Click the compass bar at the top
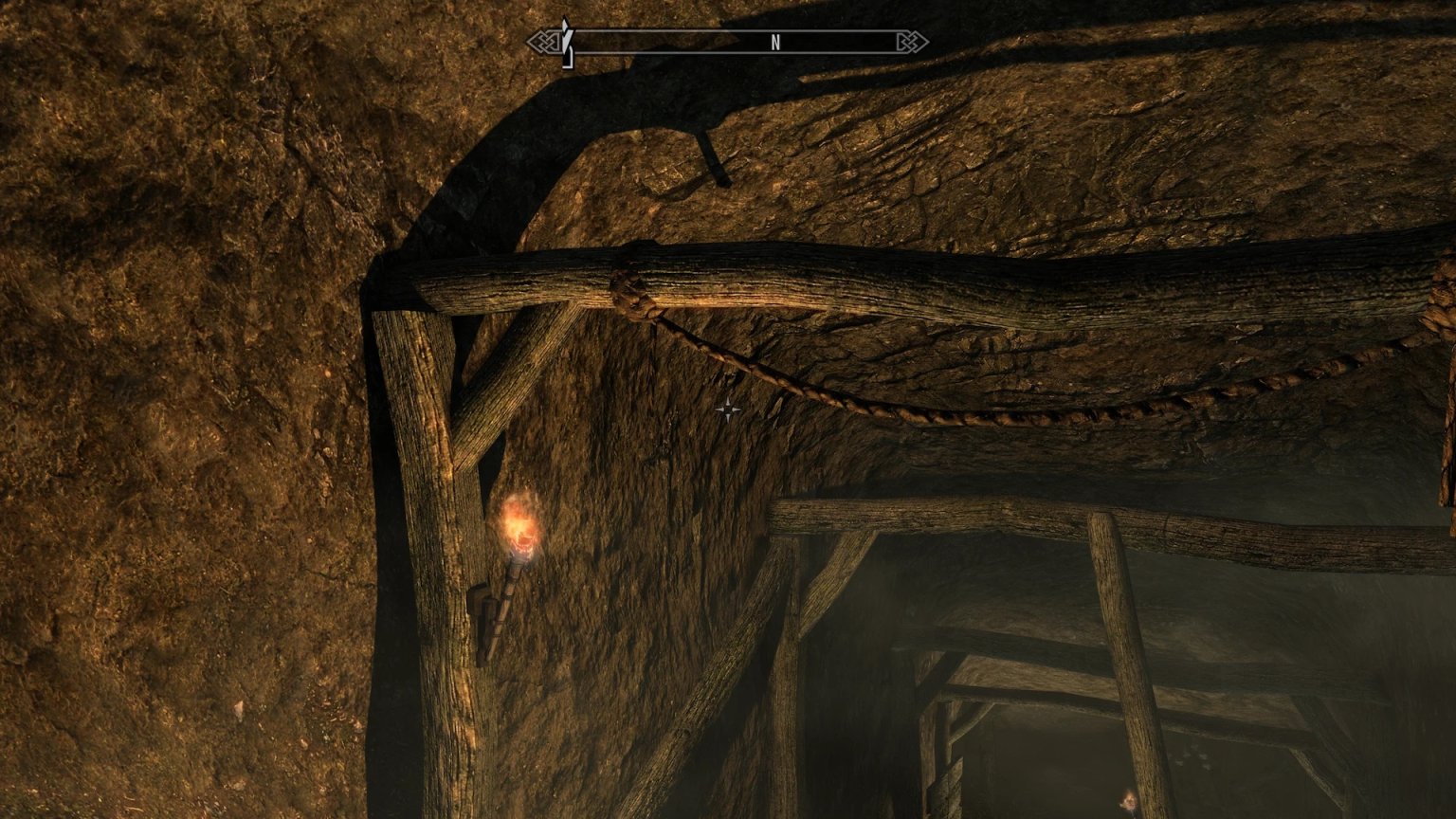This screenshot has width=1456, height=819. pos(730,42)
